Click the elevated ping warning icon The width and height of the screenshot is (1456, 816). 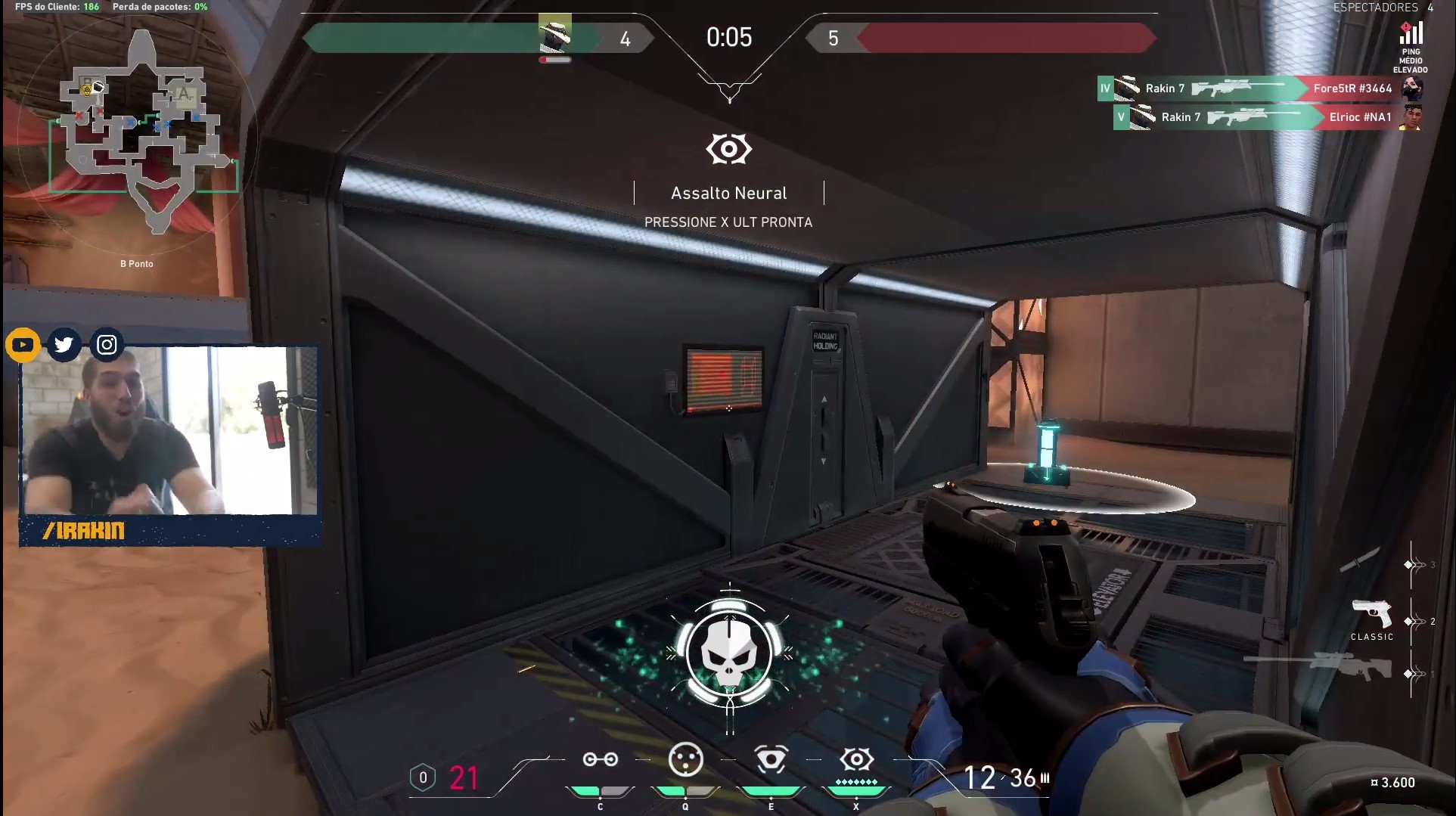[x=1408, y=32]
